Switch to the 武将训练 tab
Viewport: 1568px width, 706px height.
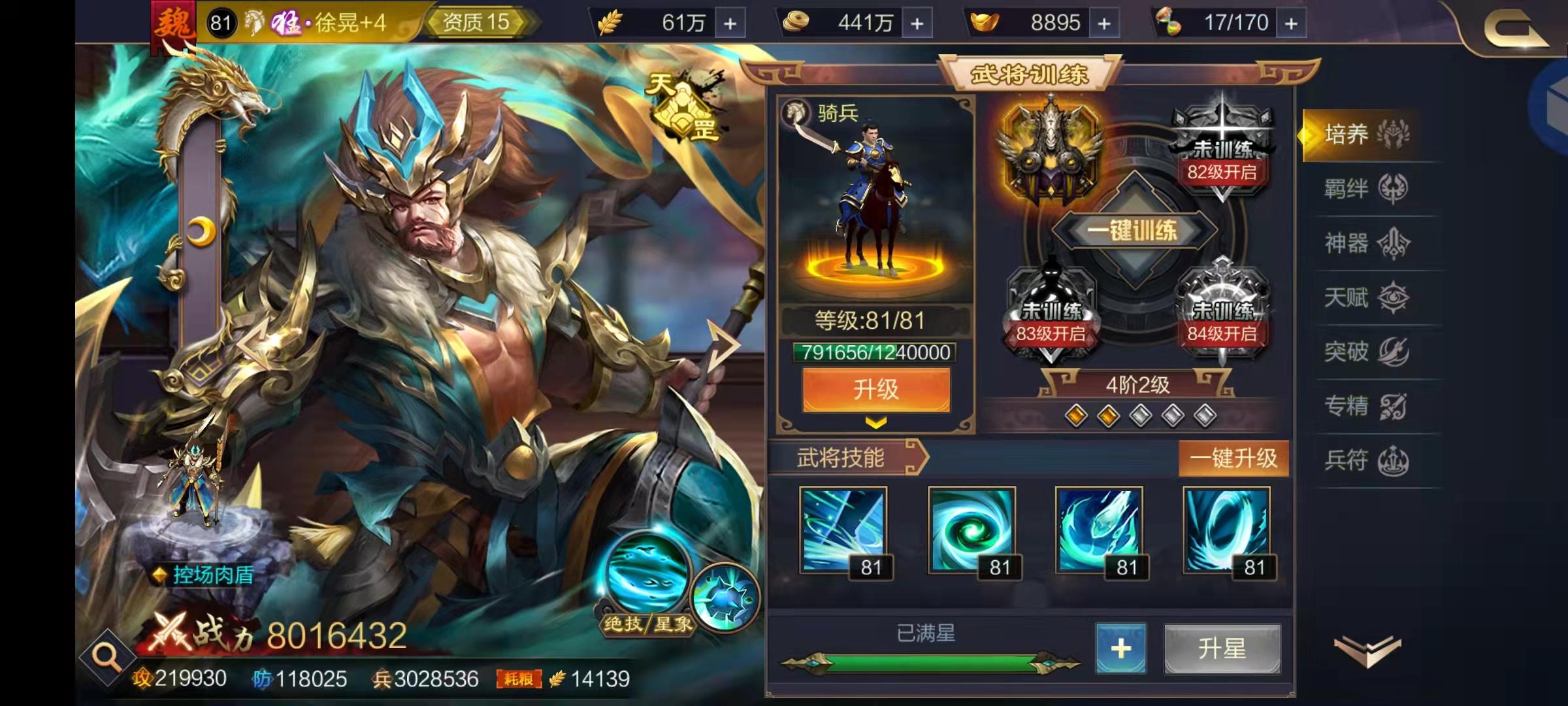[x=1032, y=72]
